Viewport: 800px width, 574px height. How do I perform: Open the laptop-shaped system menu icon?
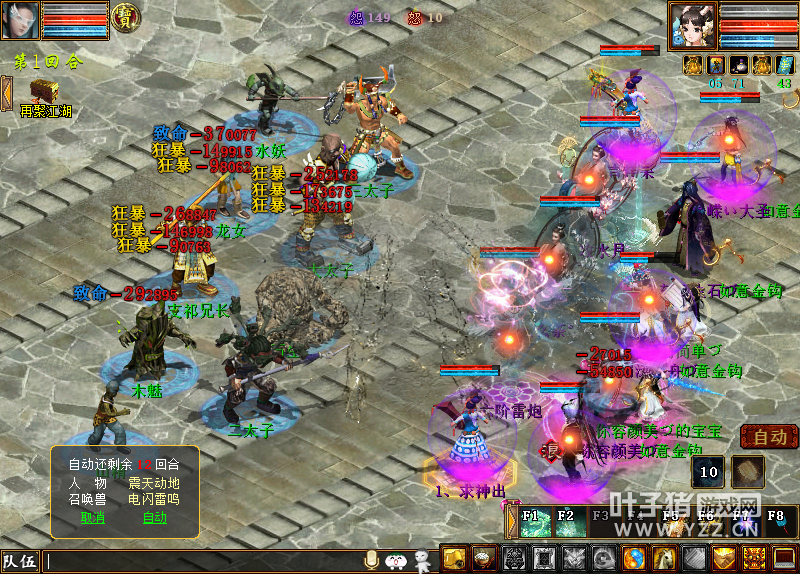784,558
